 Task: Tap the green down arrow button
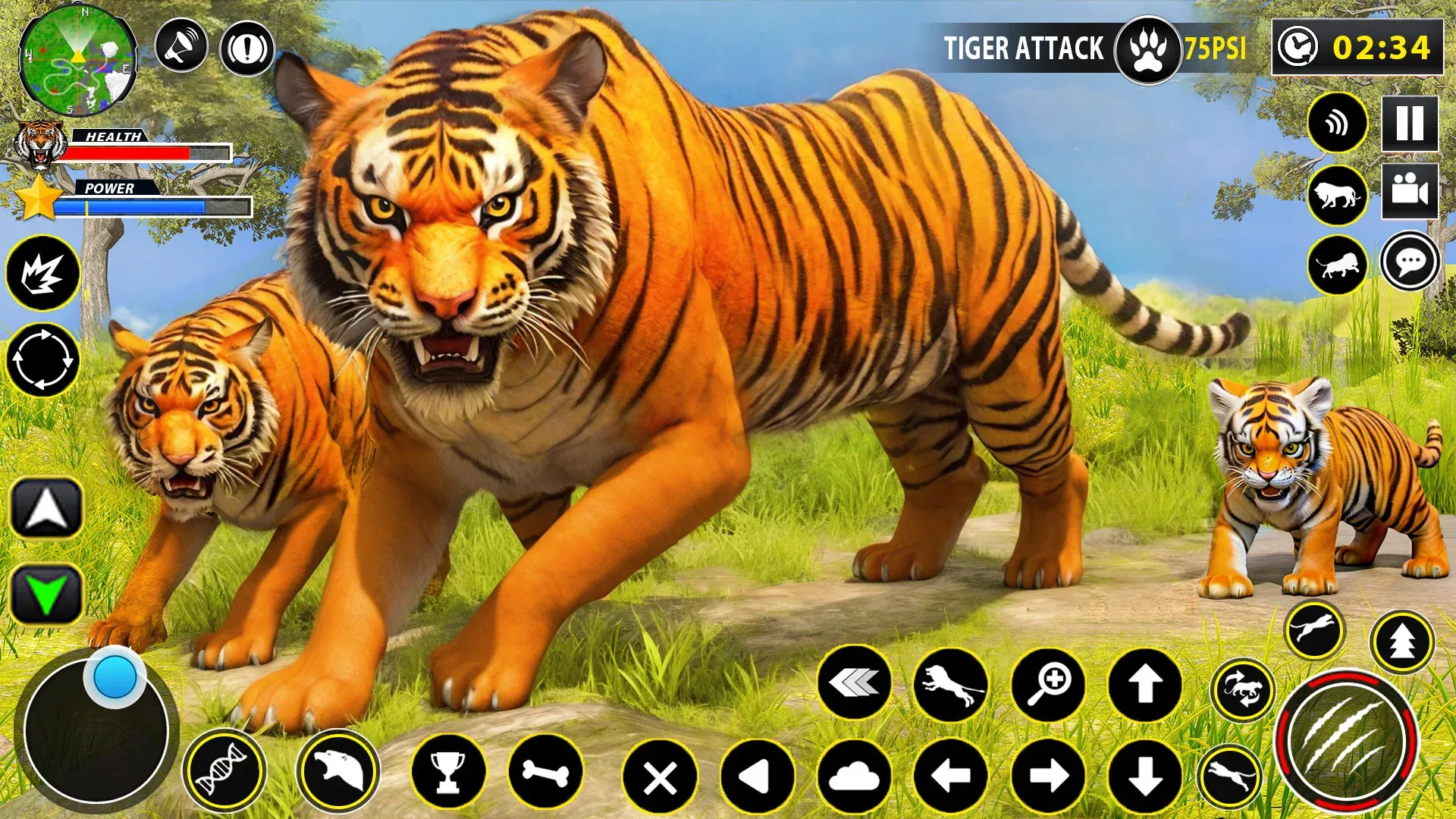(46, 595)
